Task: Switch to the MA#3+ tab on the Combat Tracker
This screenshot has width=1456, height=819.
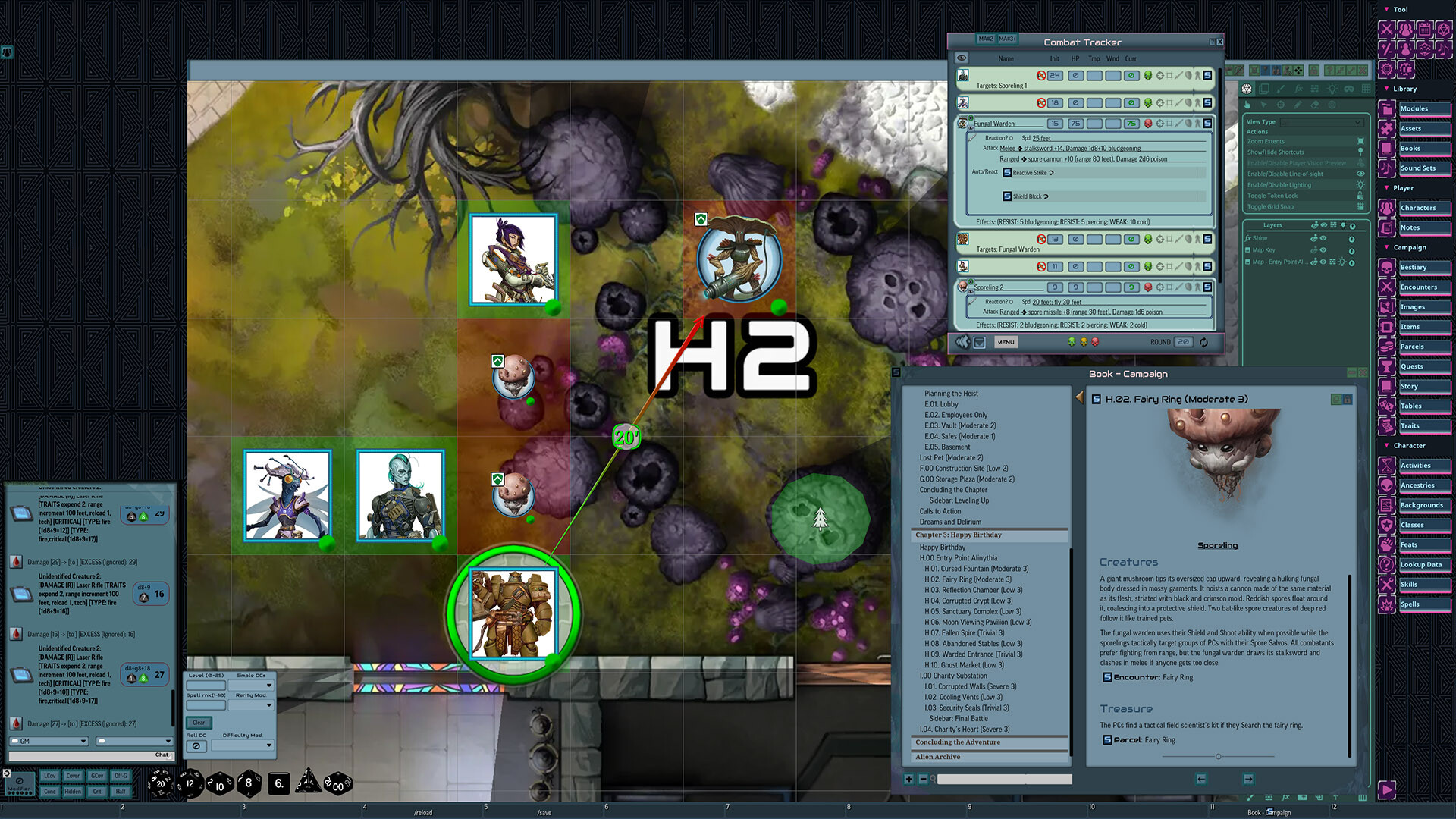Action: click(x=1008, y=39)
